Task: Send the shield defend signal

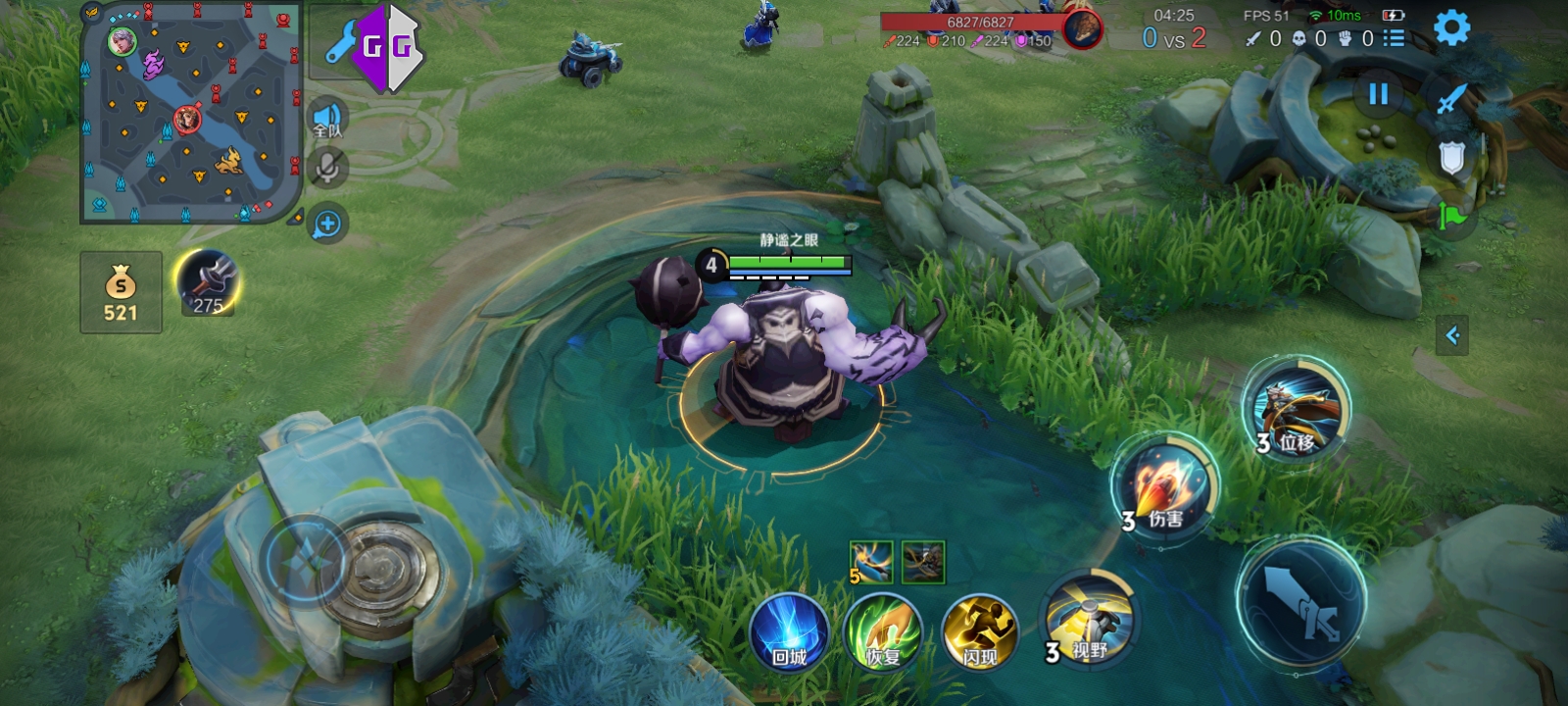Action: (x=1451, y=157)
